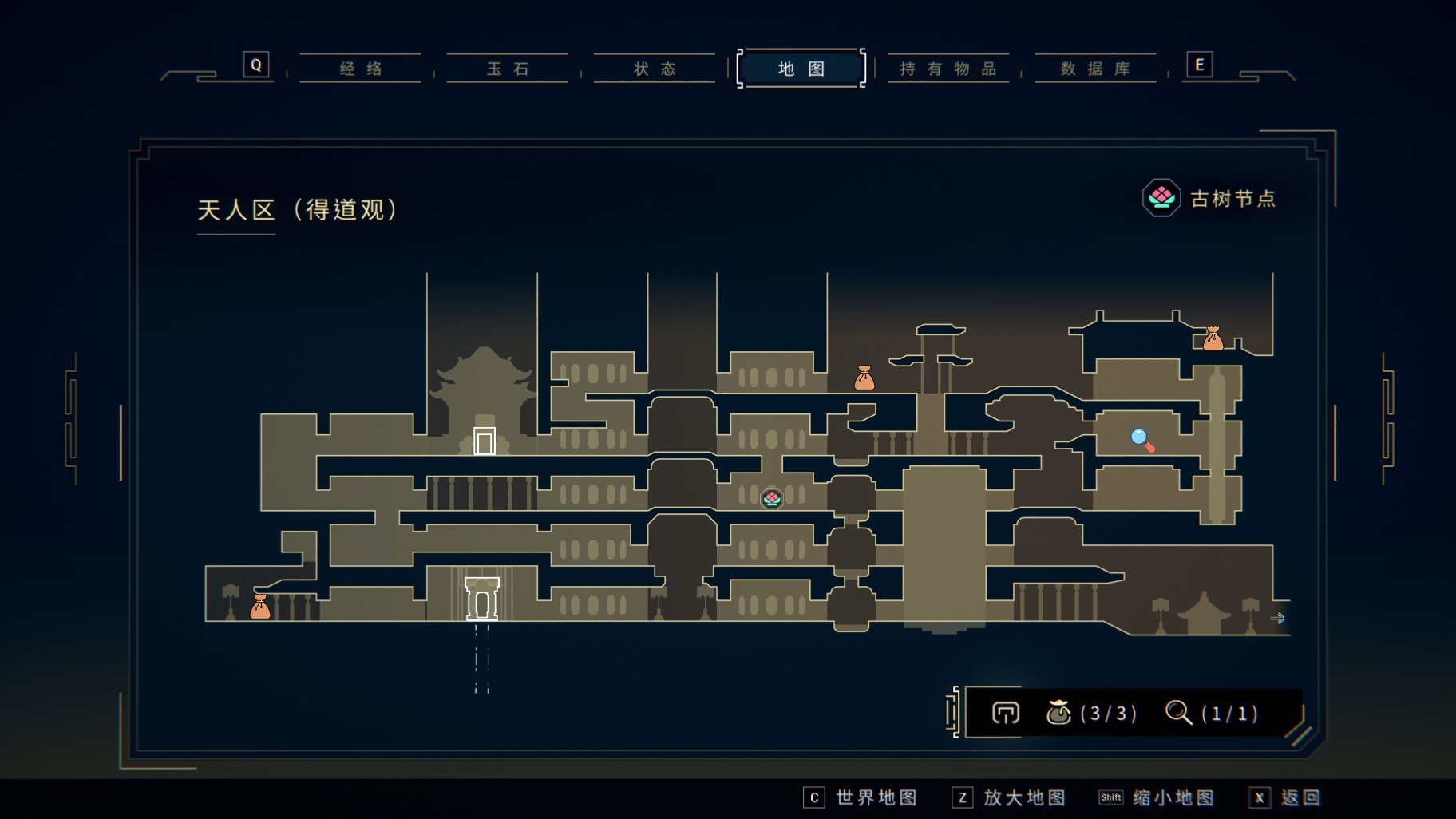Select the 状态 tab

pos(655,69)
